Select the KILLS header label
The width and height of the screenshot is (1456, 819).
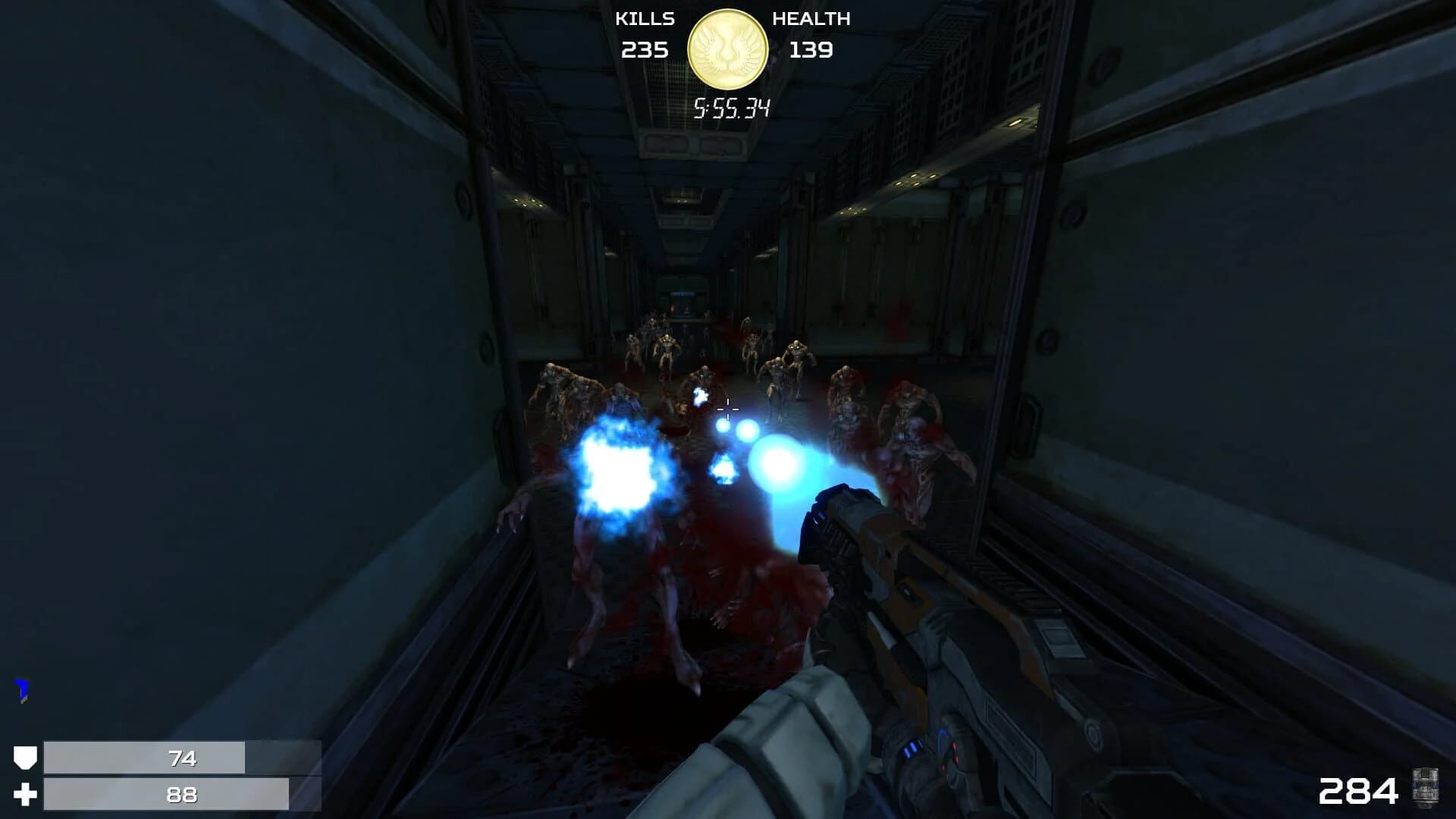click(644, 19)
